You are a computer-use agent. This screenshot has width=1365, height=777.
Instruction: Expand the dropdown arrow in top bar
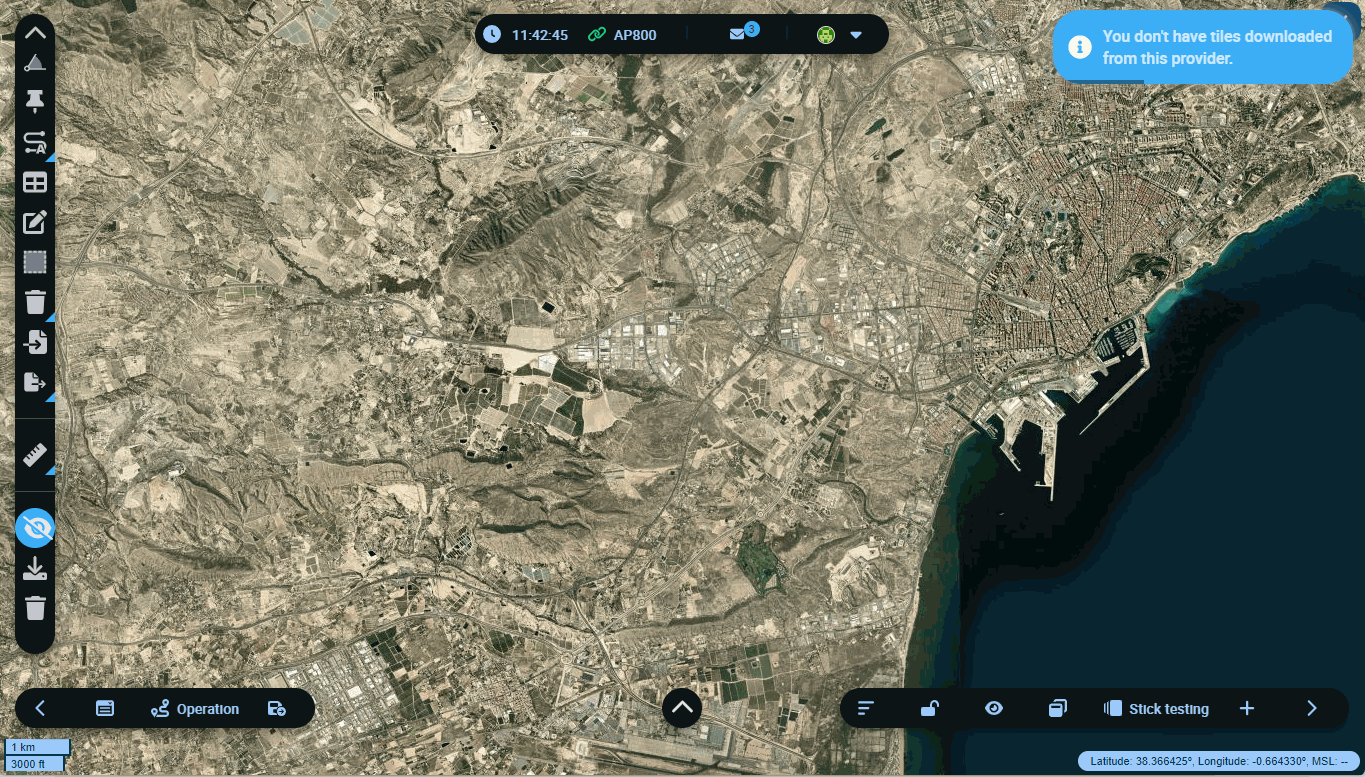[856, 35]
